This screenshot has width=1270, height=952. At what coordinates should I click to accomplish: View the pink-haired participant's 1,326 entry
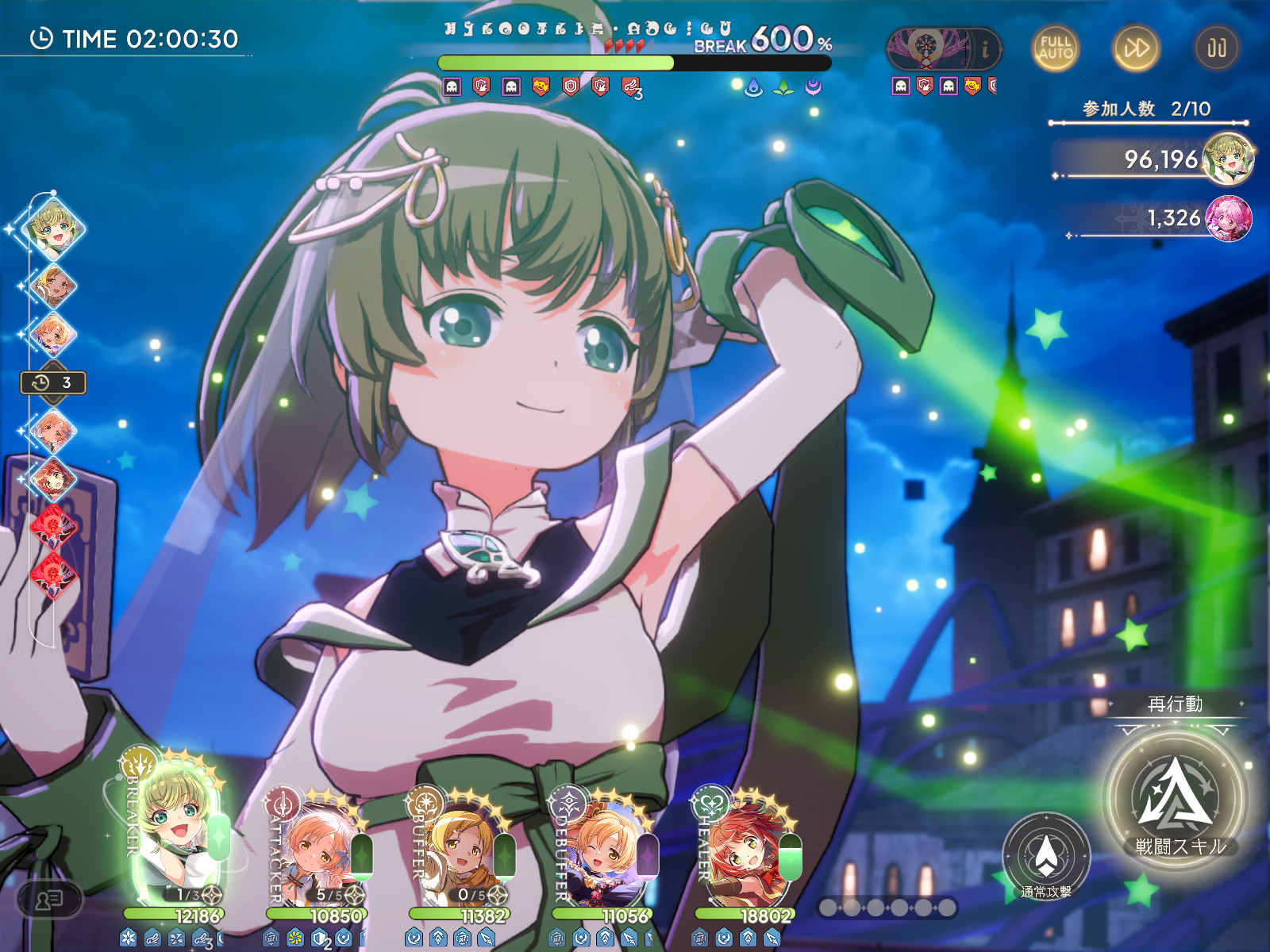coord(1171,218)
